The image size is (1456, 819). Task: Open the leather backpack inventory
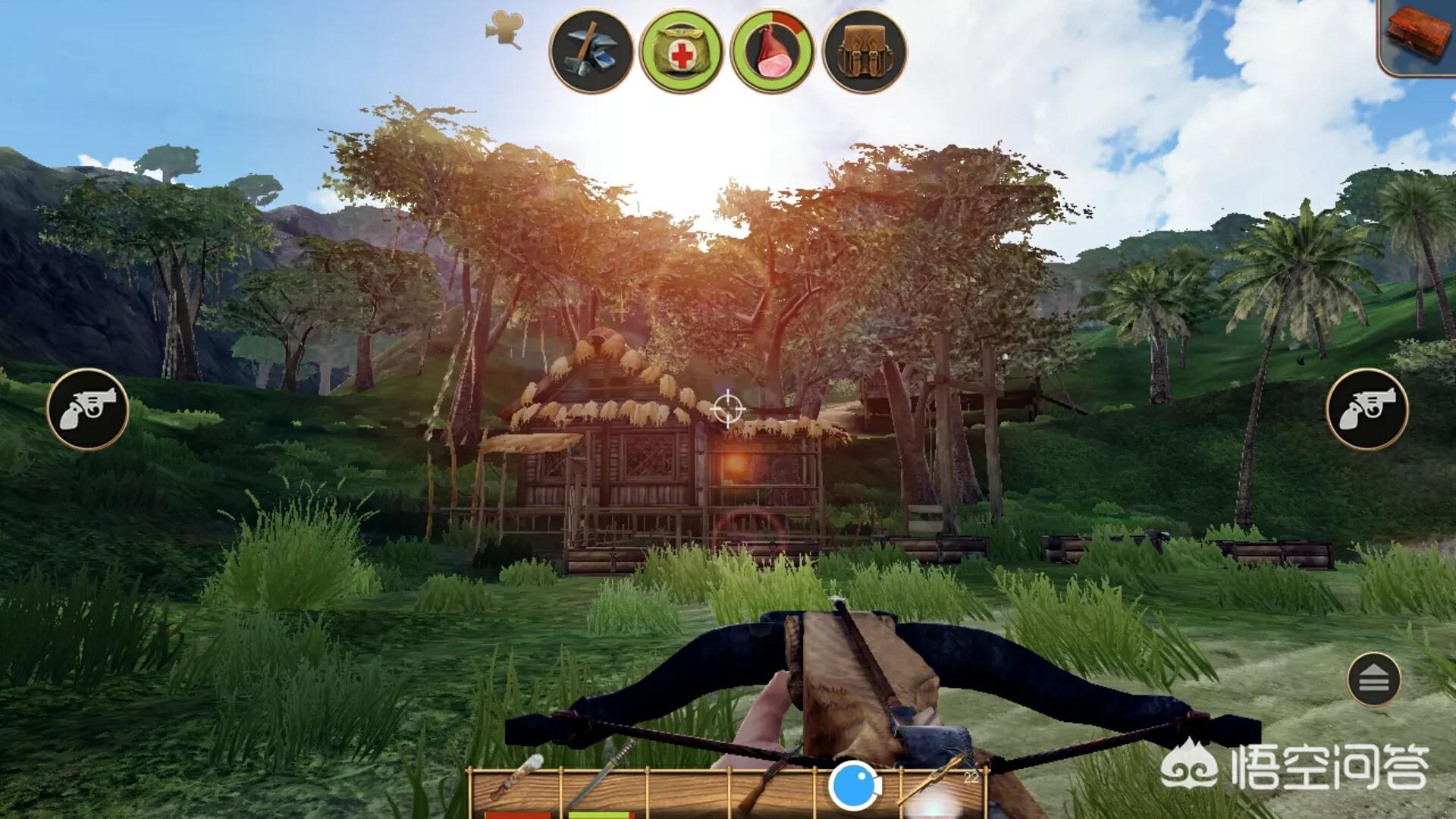[864, 51]
